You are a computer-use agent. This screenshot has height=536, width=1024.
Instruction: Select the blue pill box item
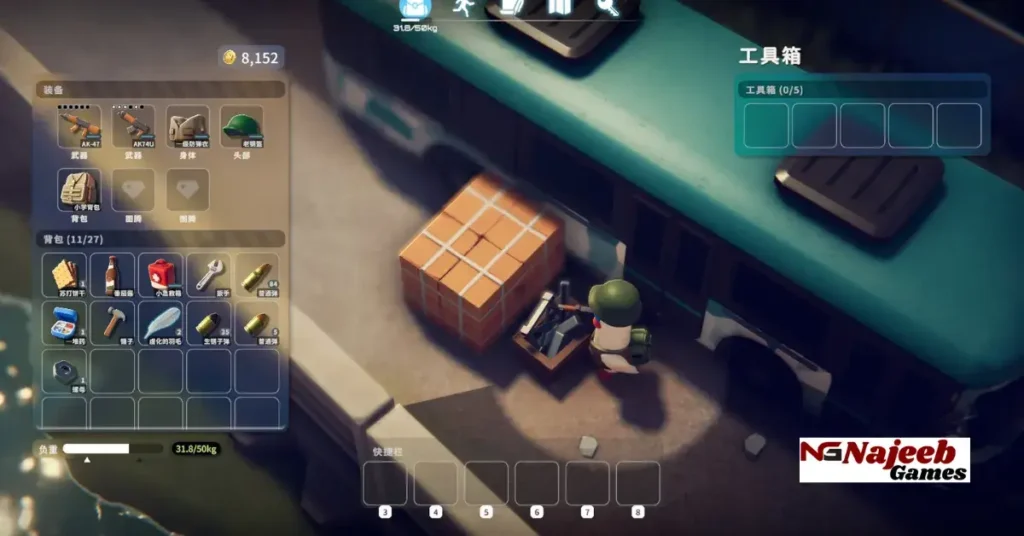pos(65,322)
